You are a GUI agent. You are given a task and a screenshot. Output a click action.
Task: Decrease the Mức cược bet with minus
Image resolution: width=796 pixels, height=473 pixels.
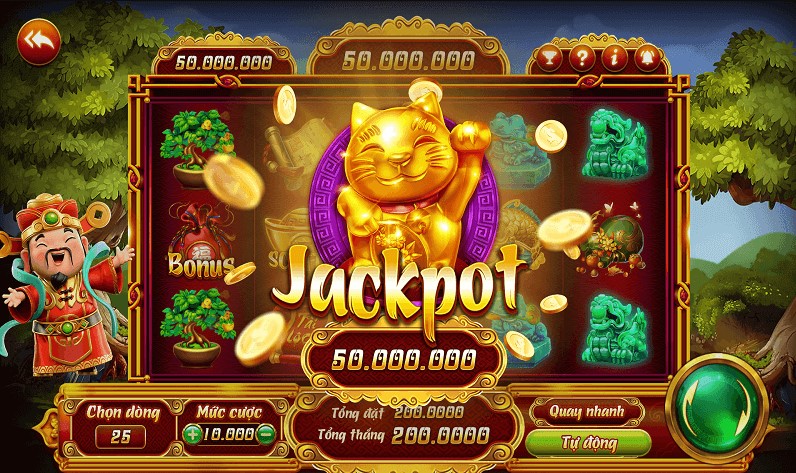click(x=266, y=435)
